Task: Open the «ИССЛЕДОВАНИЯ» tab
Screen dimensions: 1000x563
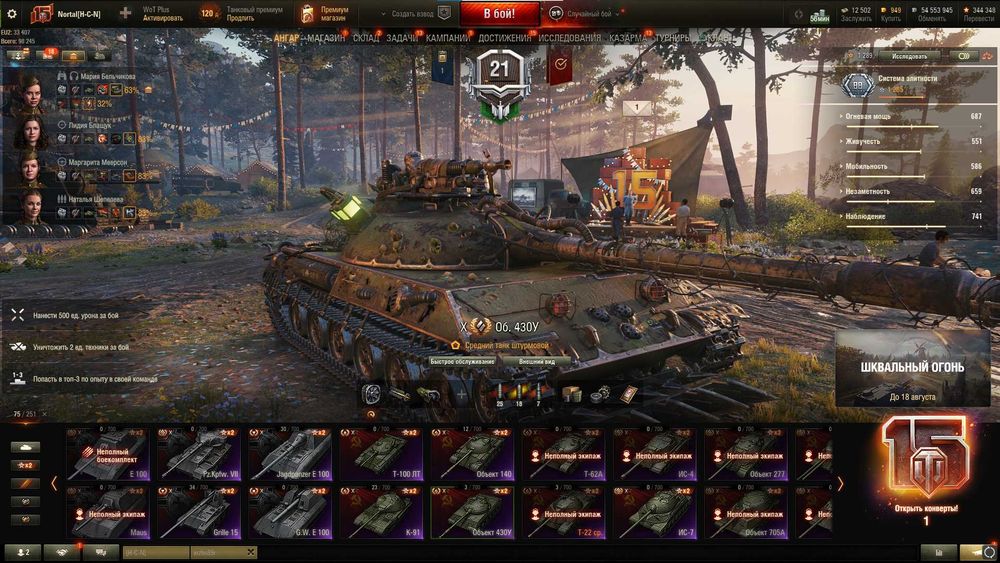Action: point(570,38)
